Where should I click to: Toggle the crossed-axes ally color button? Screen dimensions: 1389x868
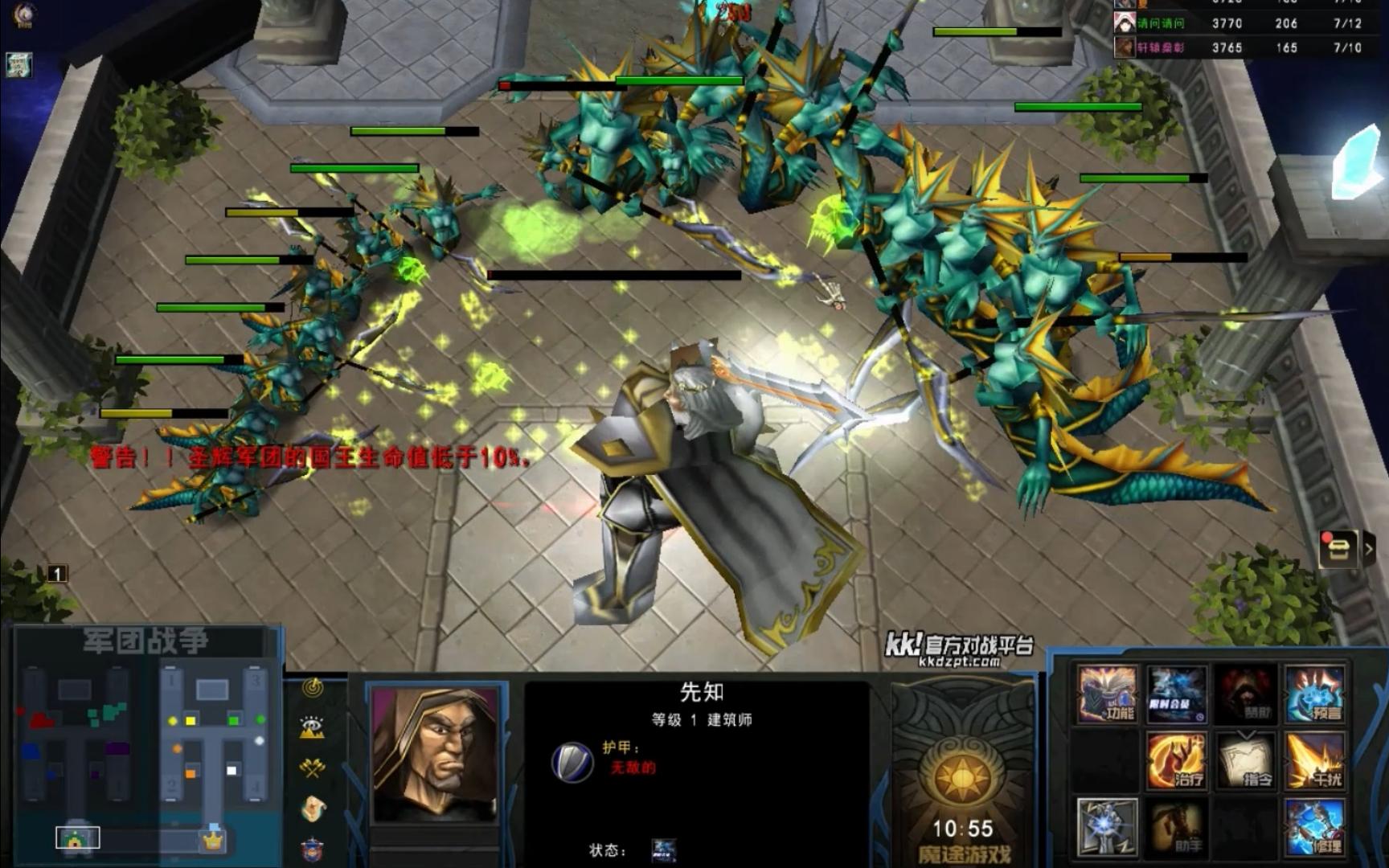click(x=313, y=768)
